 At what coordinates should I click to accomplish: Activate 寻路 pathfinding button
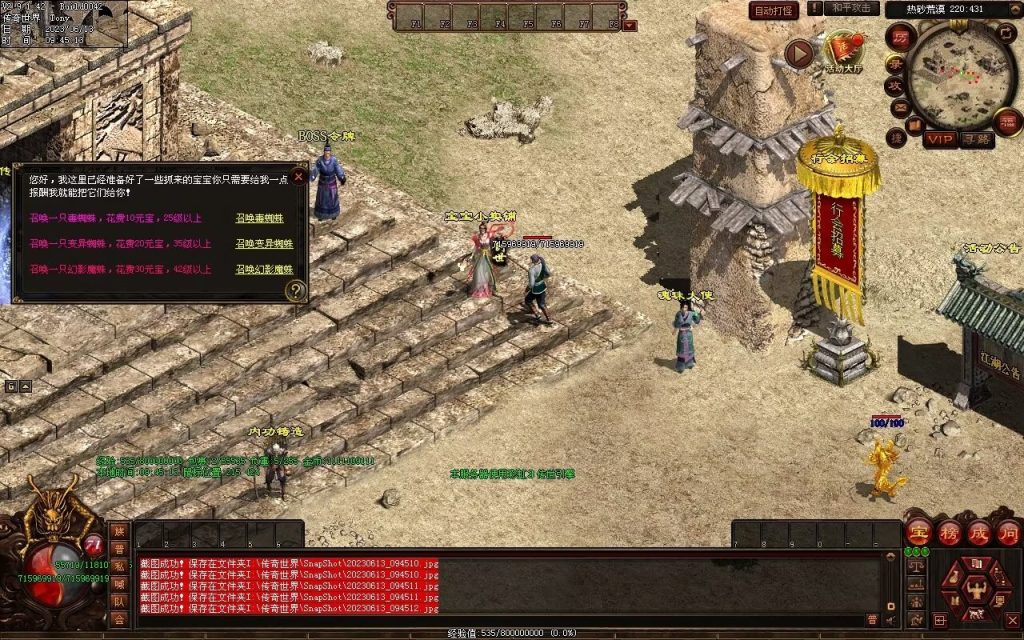pos(977,139)
